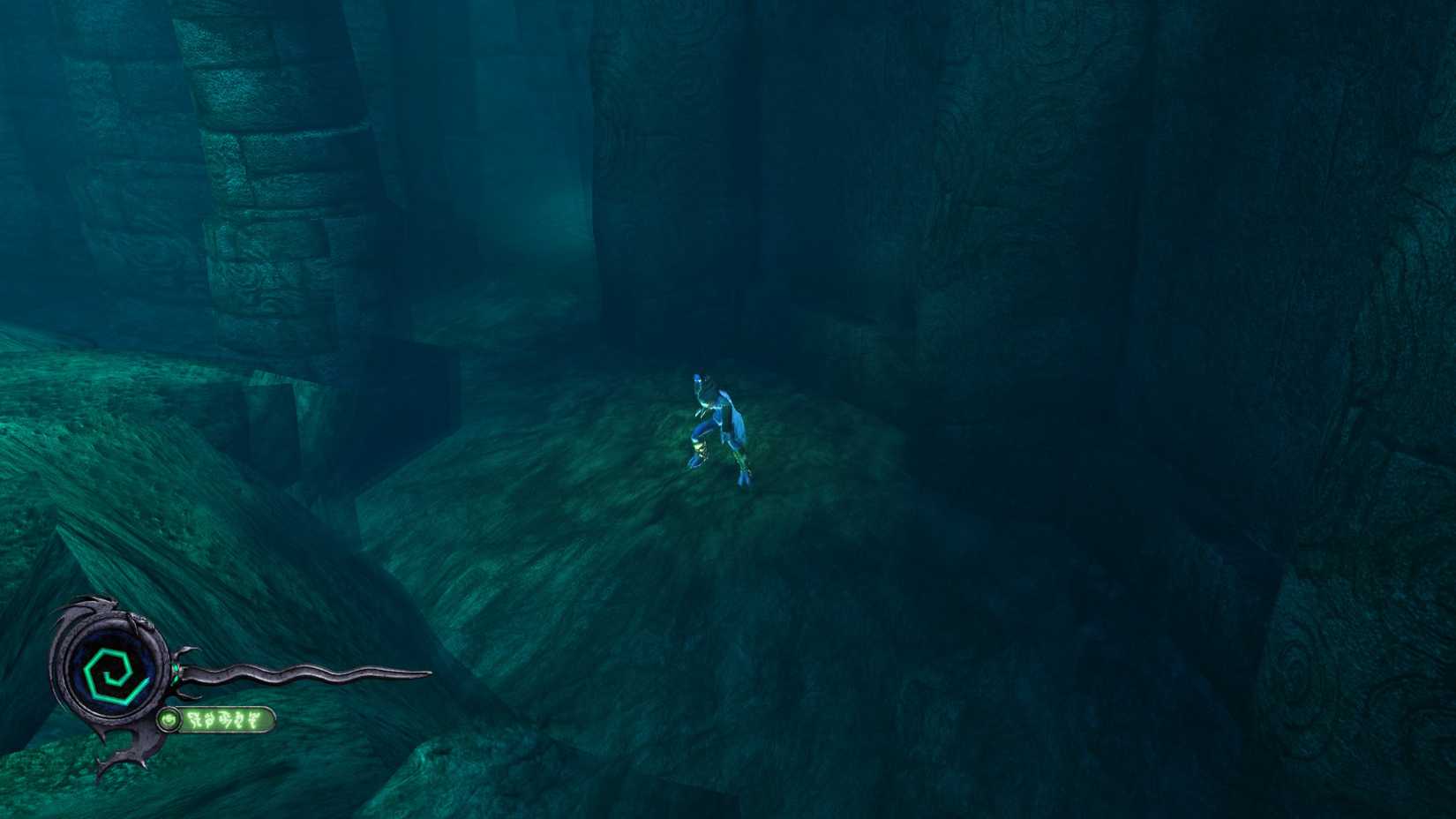
Task: Click the serpent tail tip of the gauge
Action: (429, 673)
